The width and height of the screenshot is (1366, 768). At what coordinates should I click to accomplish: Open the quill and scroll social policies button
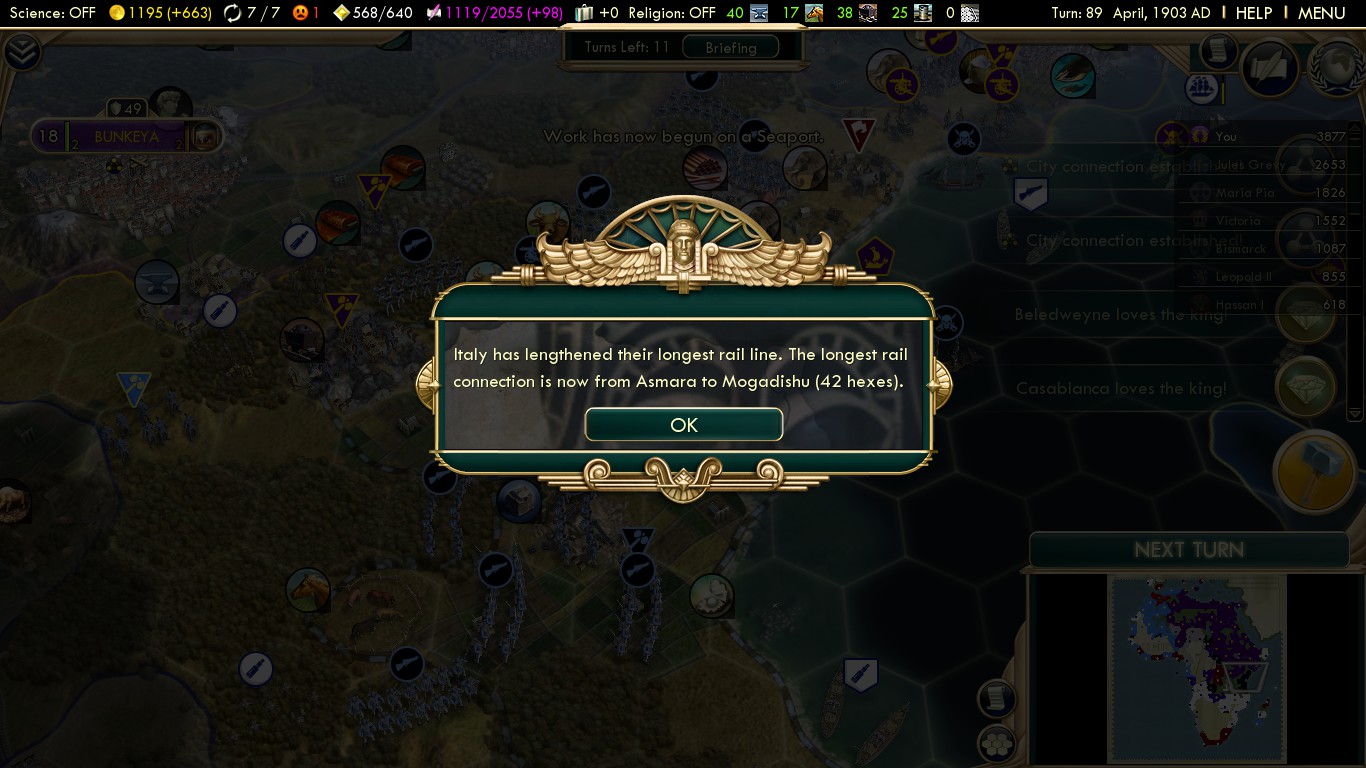tap(1270, 67)
